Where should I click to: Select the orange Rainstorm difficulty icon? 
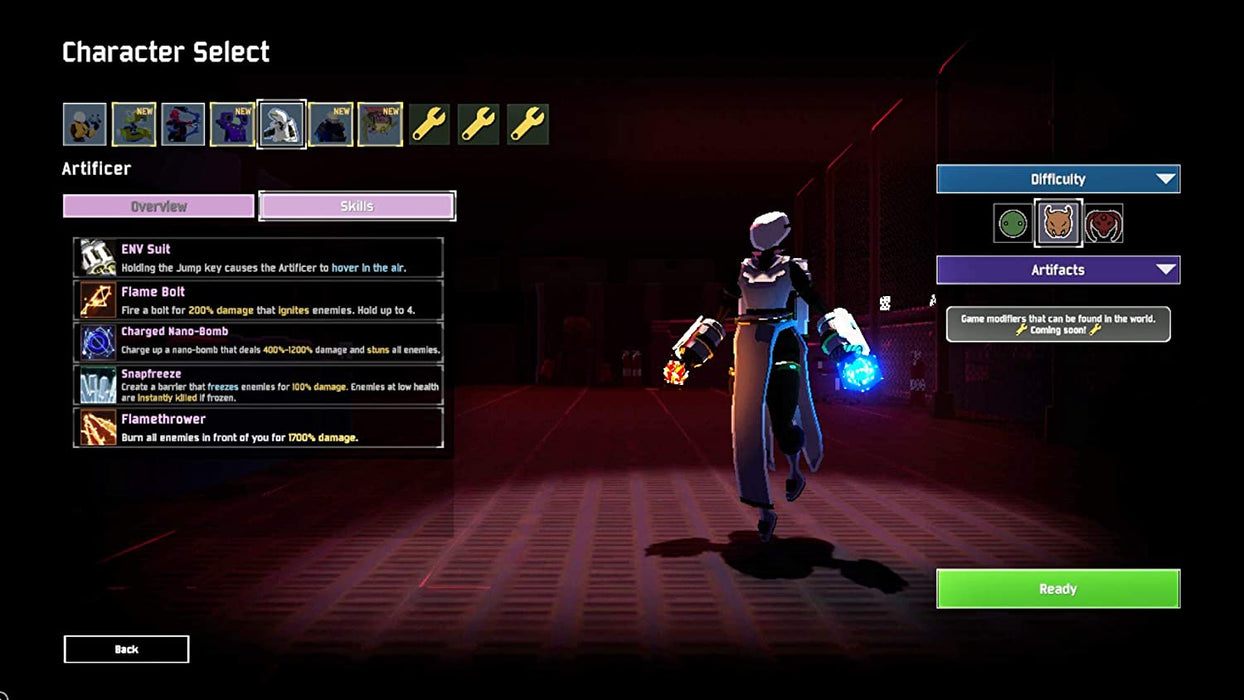(1057, 223)
